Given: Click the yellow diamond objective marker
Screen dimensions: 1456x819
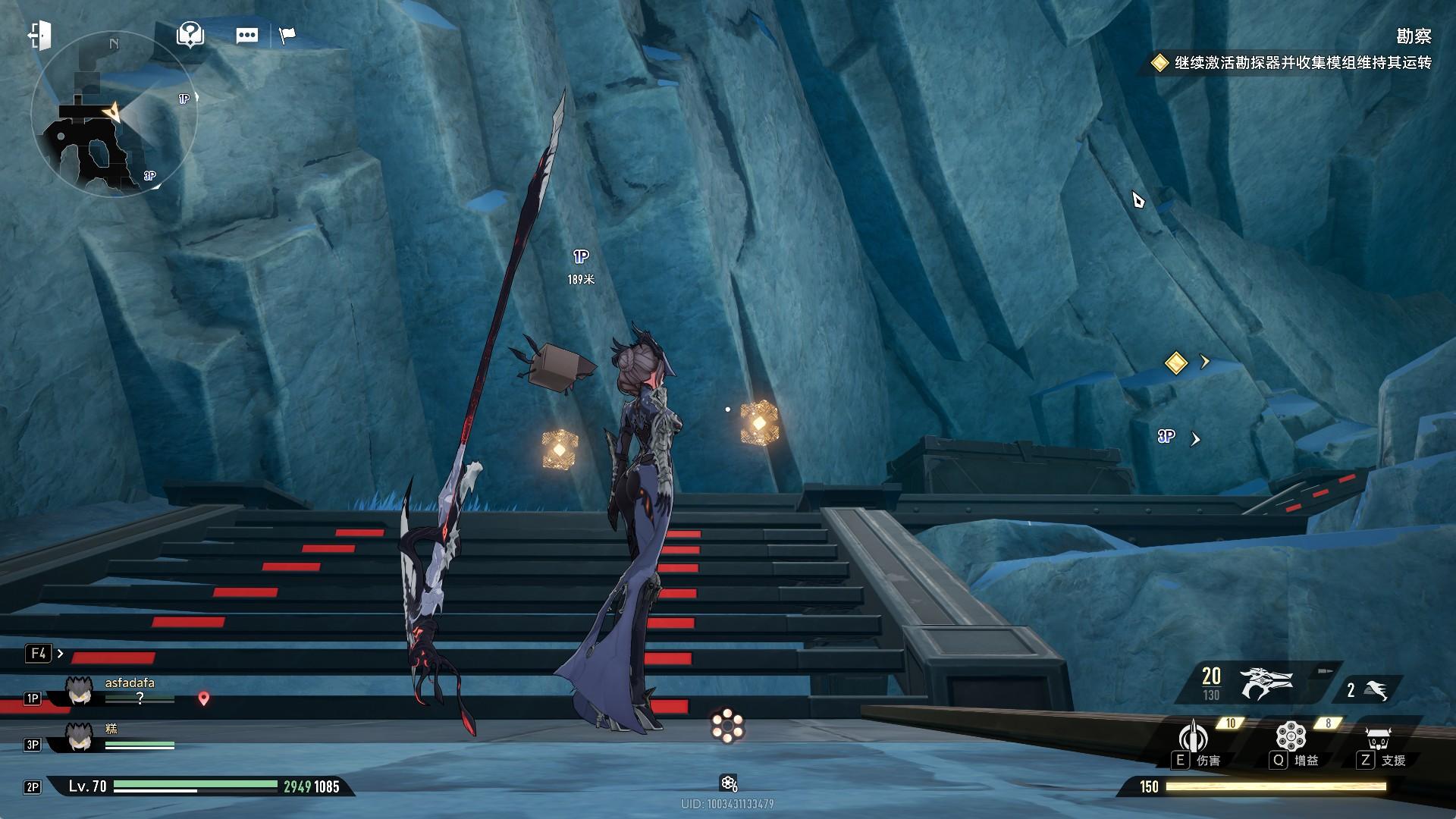Looking at the screenshot, I should coord(1175,362).
